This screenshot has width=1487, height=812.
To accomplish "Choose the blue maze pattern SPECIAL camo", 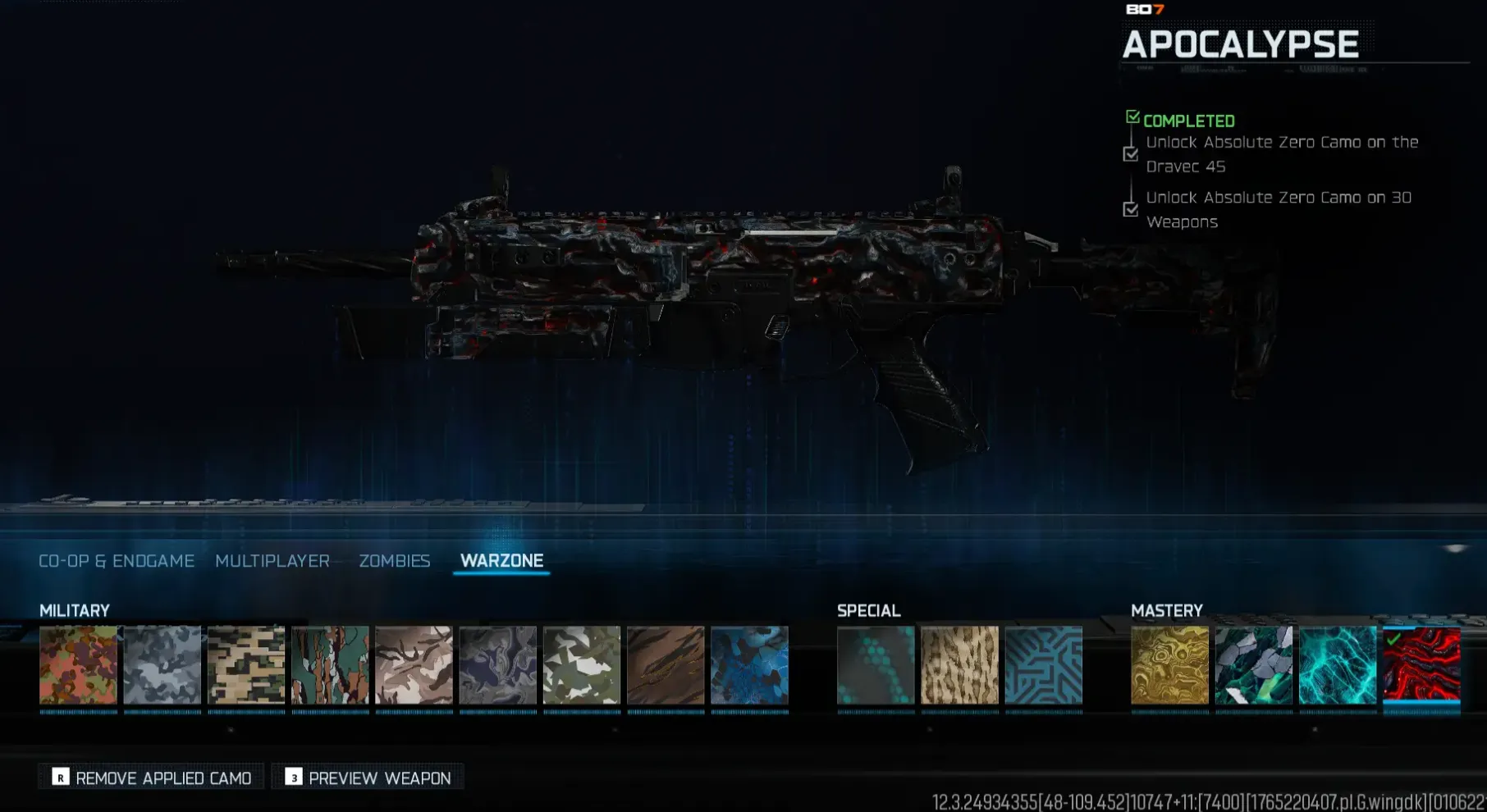I will [x=1045, y=664].
